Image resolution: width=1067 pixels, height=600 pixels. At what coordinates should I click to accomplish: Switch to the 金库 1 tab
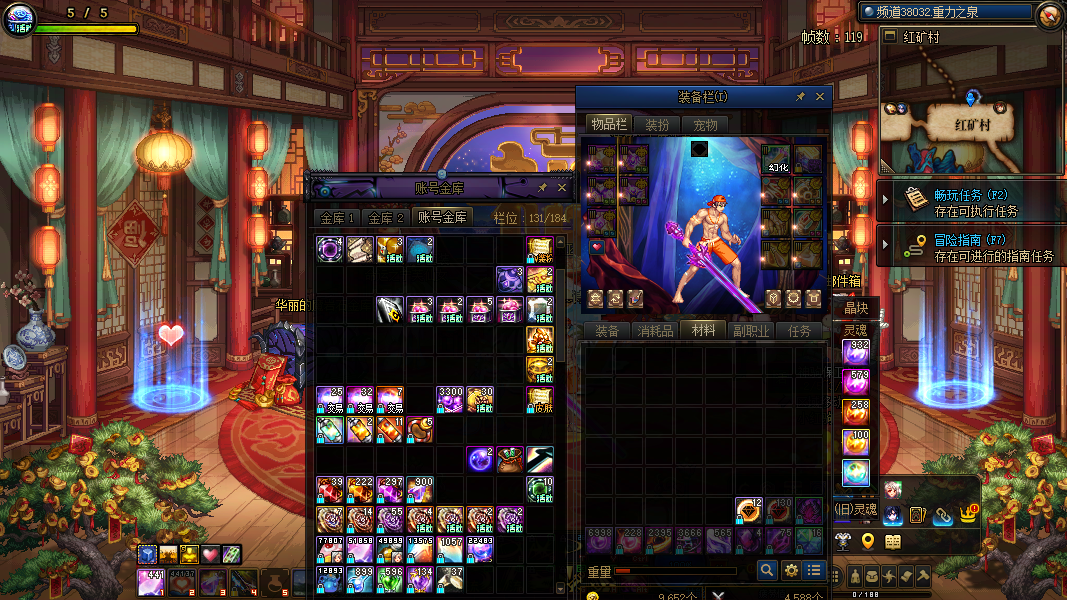(337, 217)
